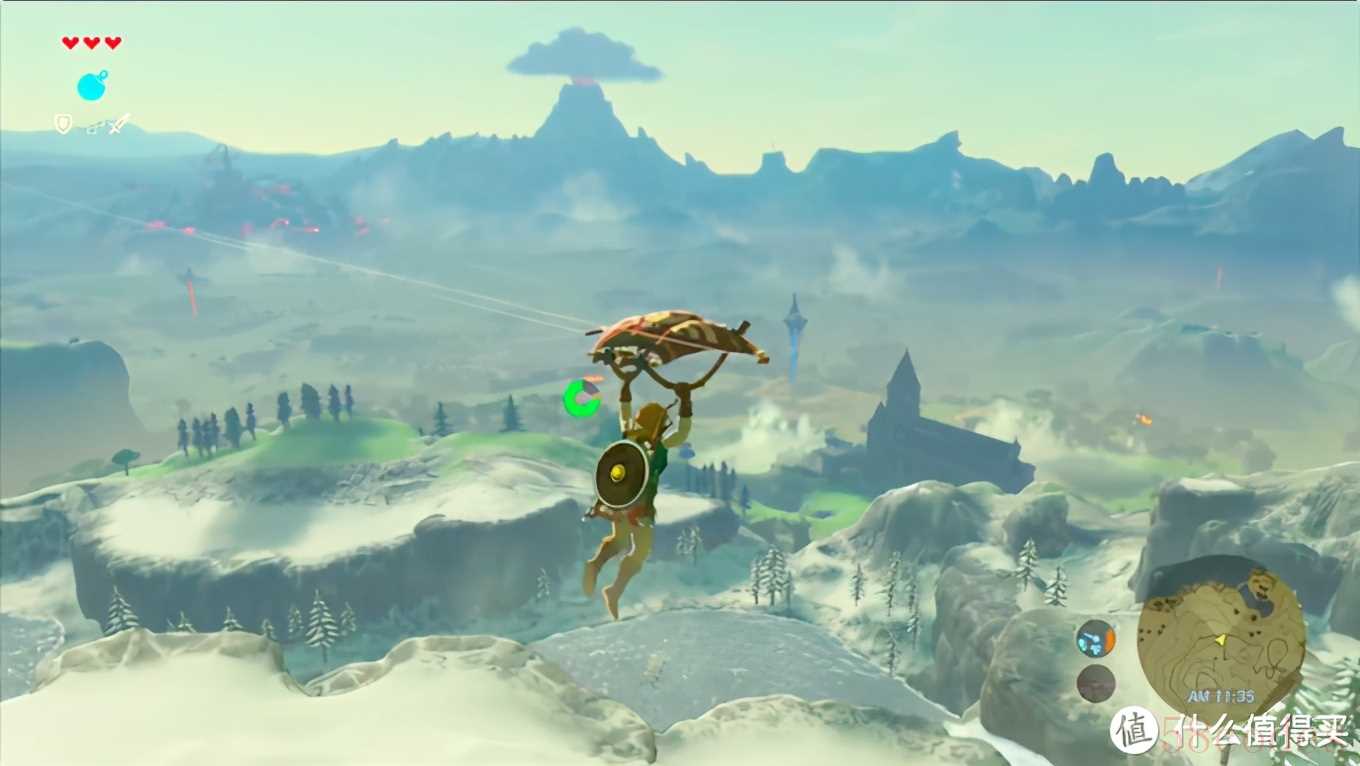
Task: Select the sword weapon icon
Action: (119, 124)
